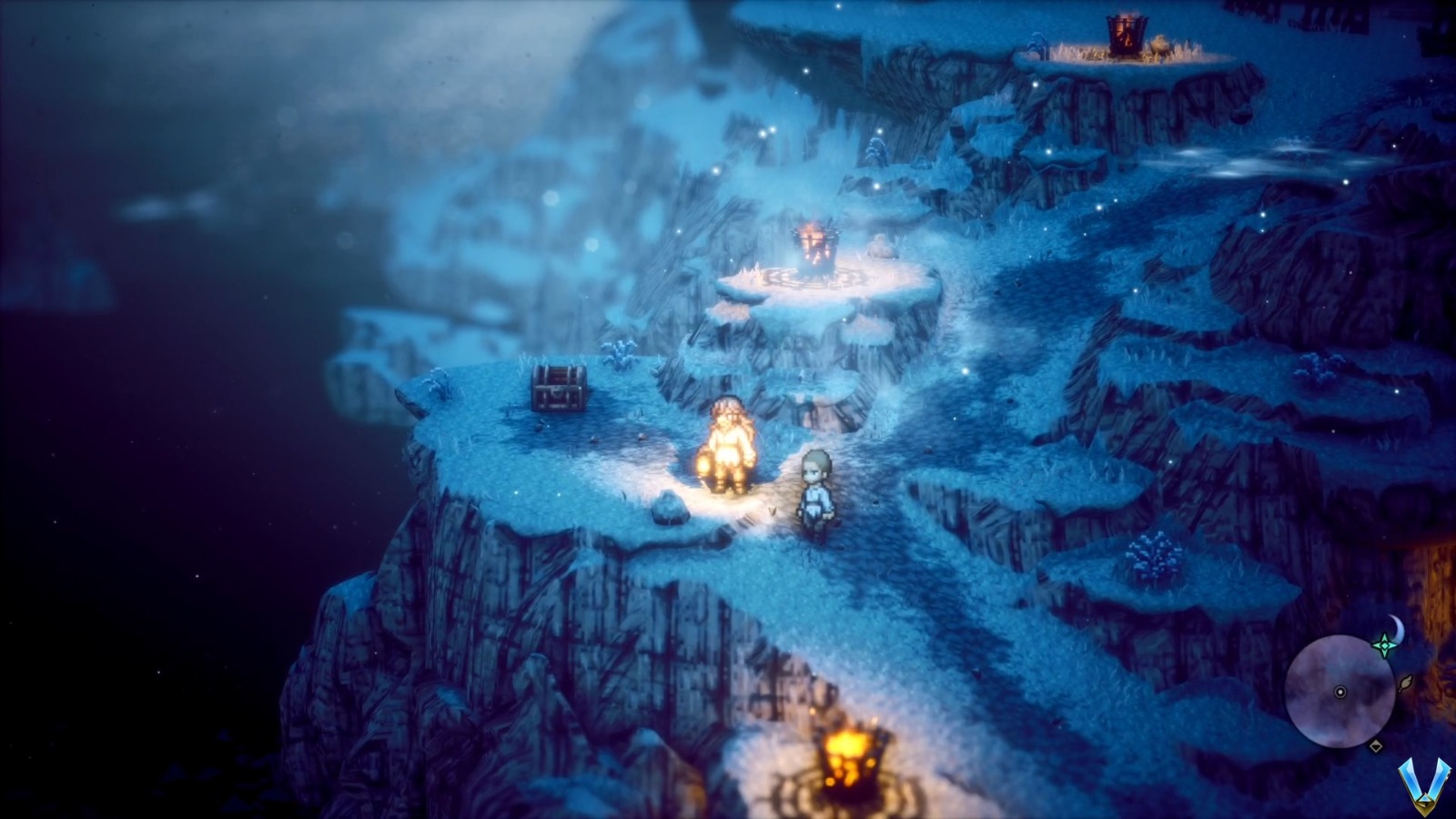This screenshot has height=819, width=1456.
Task: Click the diamond marker below the minimap
Action: coord(1376,745)
